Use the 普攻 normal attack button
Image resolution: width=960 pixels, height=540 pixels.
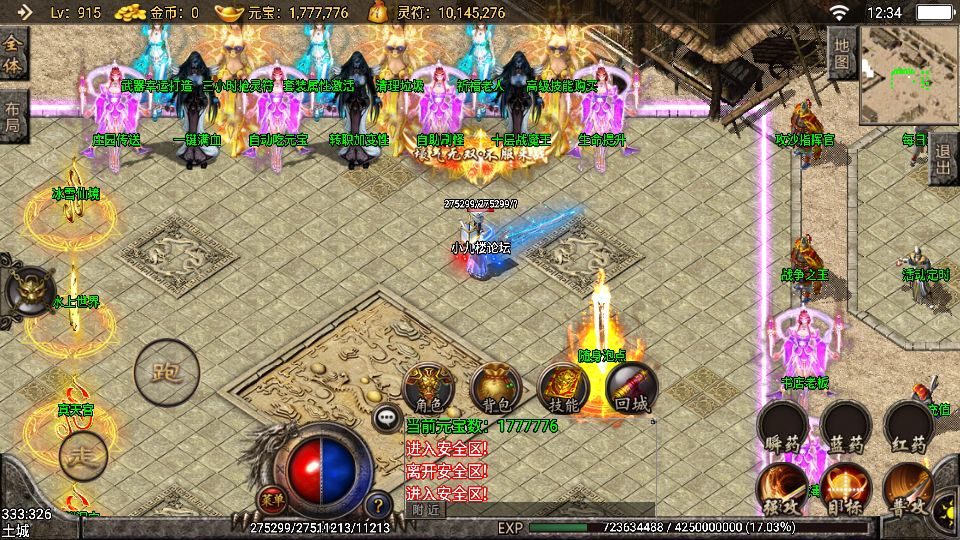pyautogui.click(x=908, y=489)
